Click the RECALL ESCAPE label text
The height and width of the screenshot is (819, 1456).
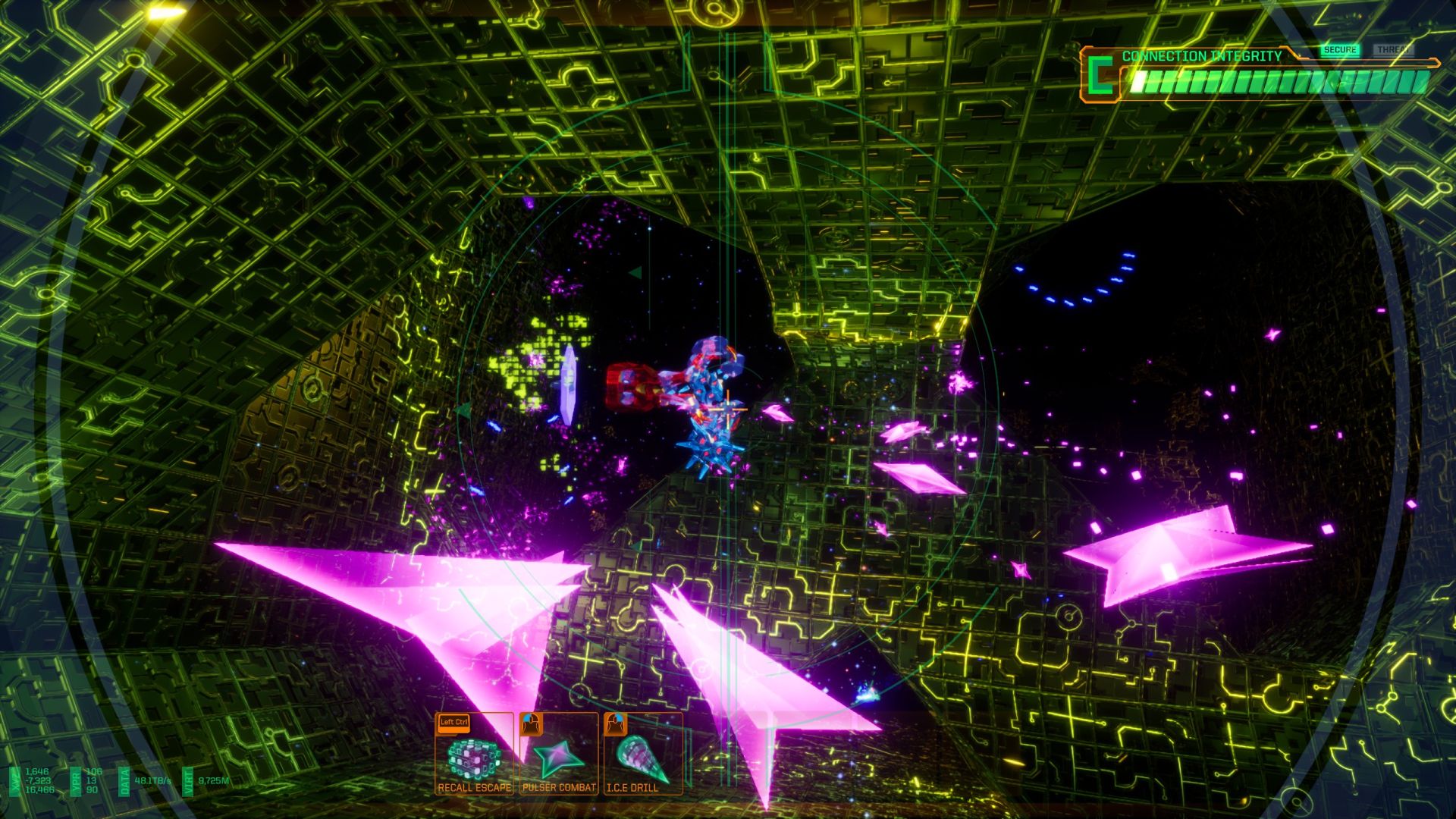tap(474, 789)
